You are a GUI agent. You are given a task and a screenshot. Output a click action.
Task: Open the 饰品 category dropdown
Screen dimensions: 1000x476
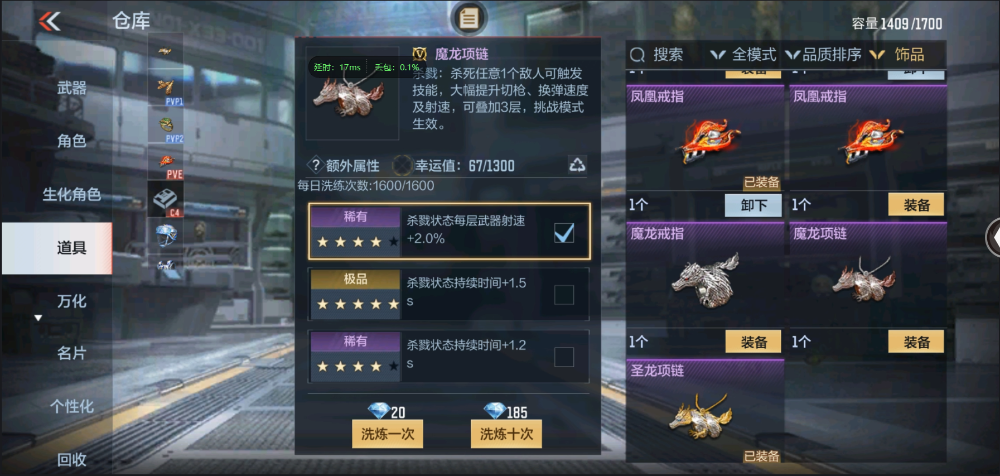898,54
